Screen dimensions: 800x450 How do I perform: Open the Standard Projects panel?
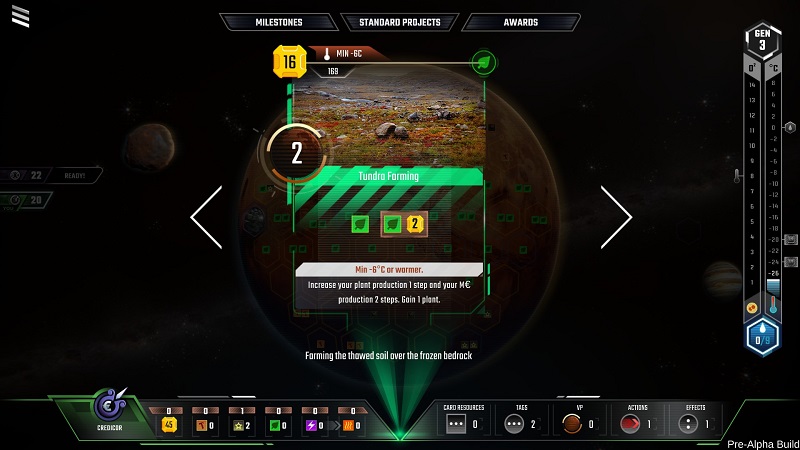pyautogui.click(x=399, y=22)
